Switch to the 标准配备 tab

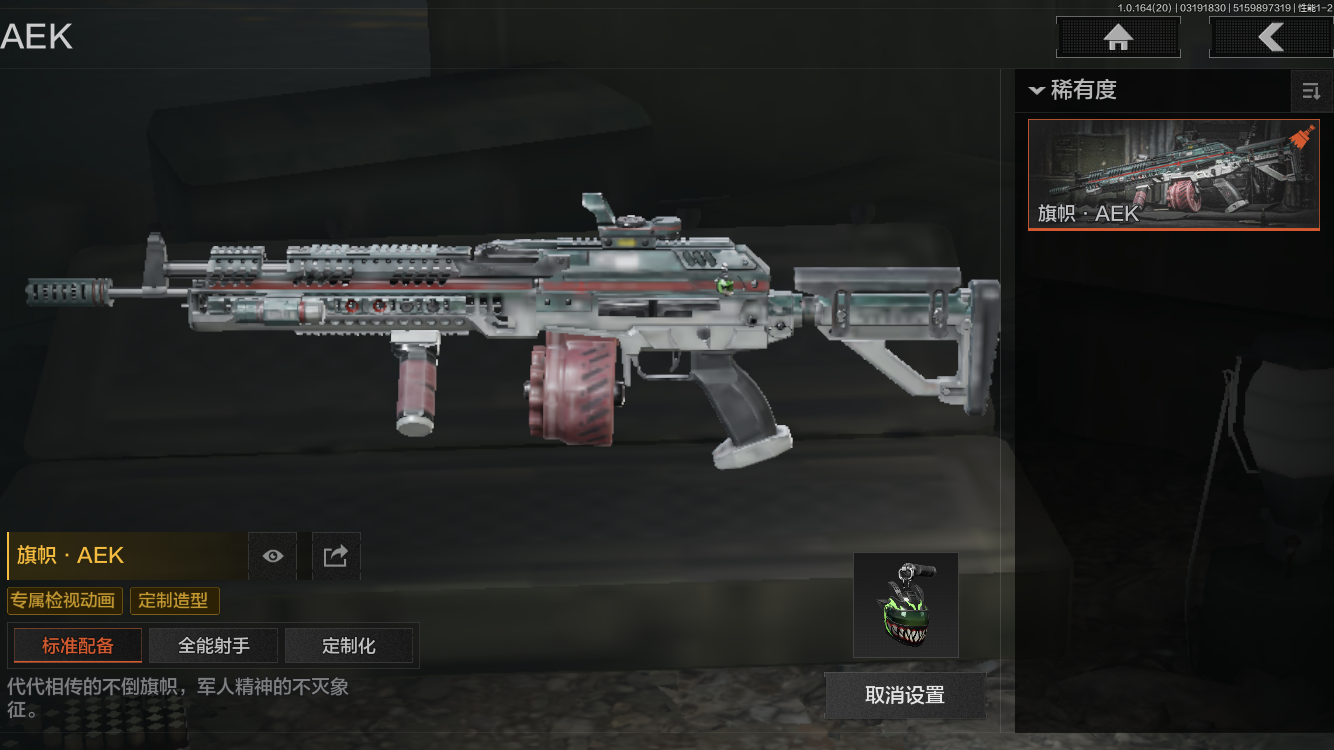[x=78, y=646]
